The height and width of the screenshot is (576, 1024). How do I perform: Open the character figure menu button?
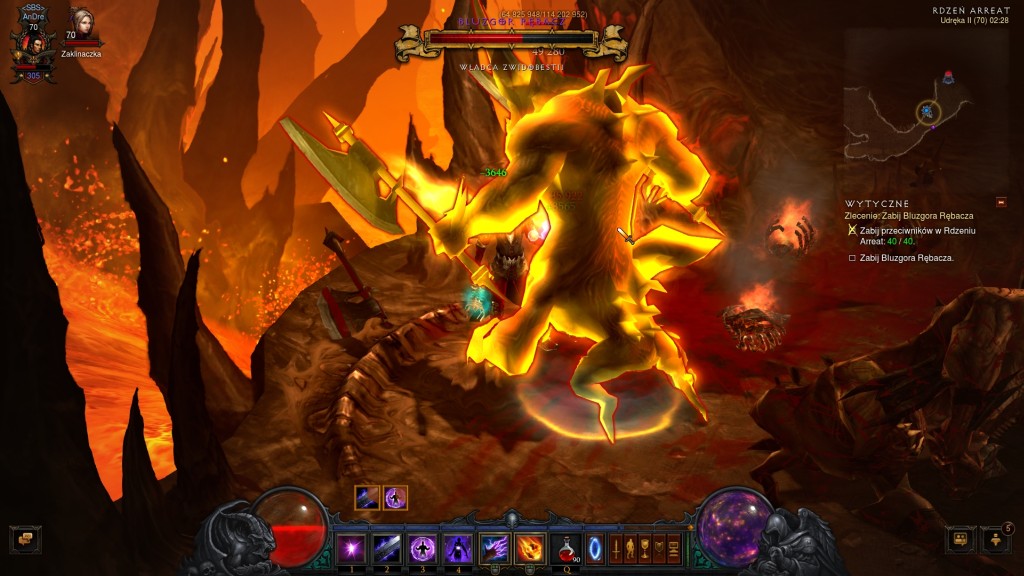(630, 549)
